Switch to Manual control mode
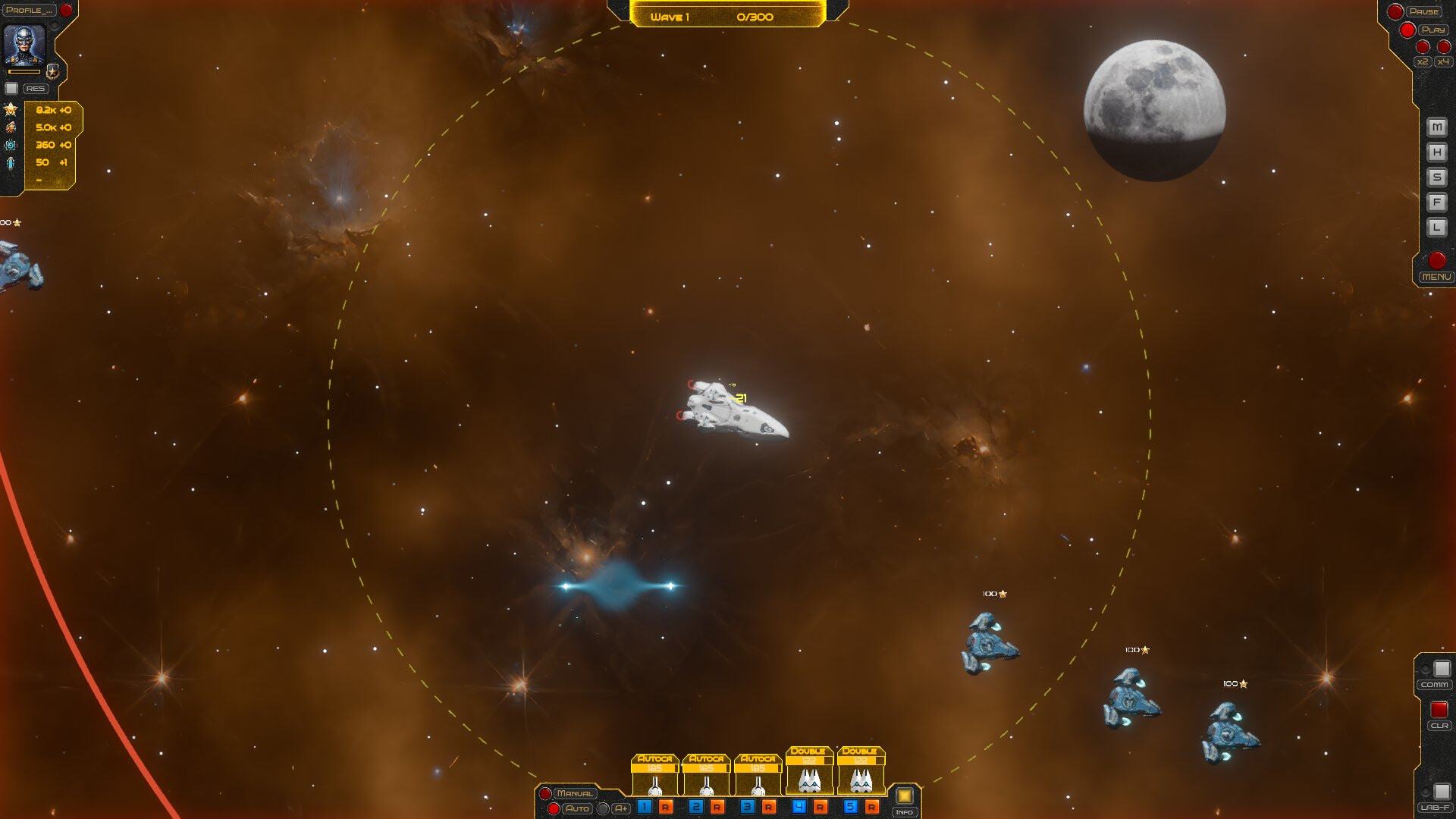 575,794
